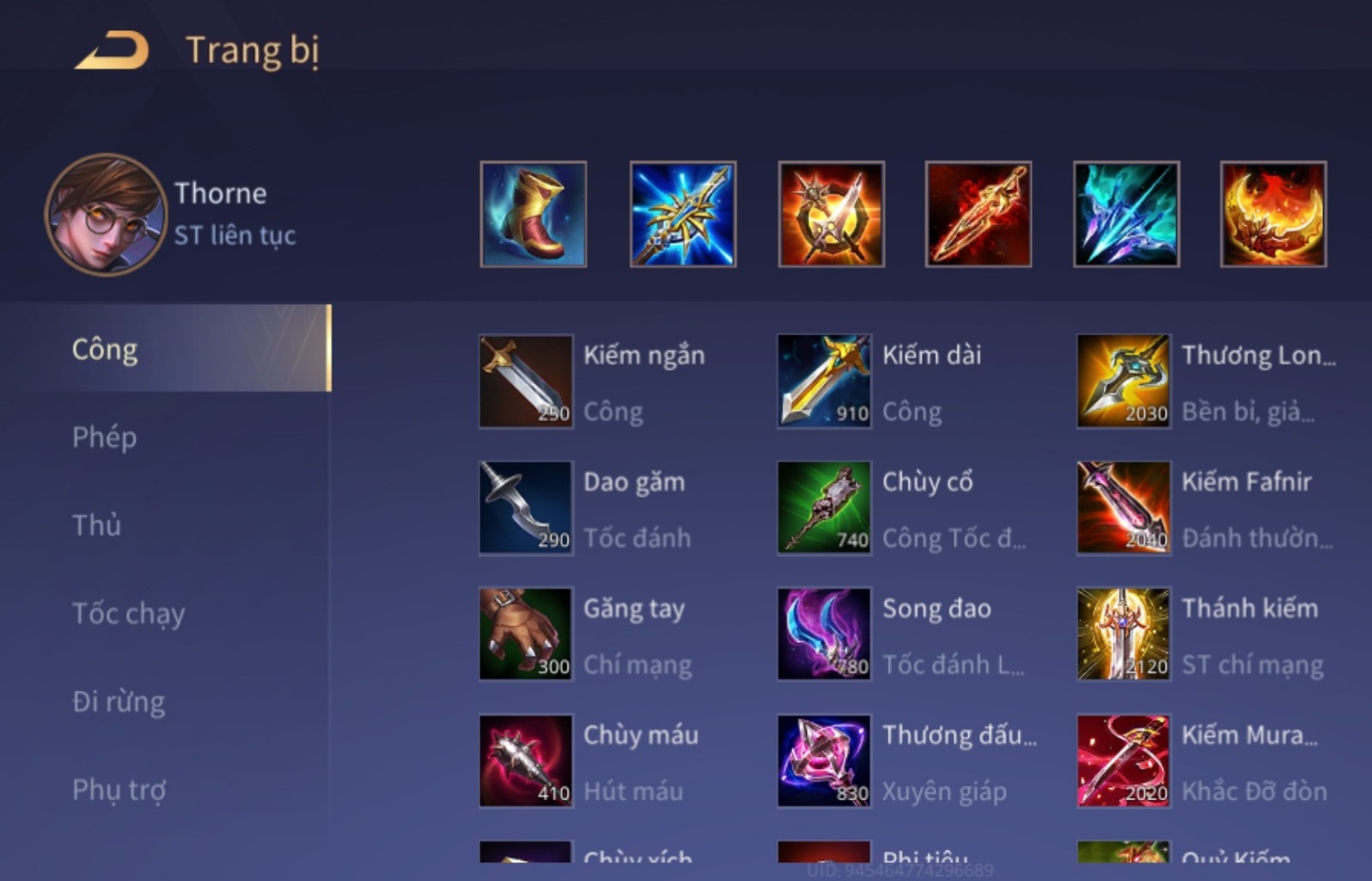The image size is (1372, 881).
Task: Open Thorne's hero avatar portrait
Action: pyautogui.click(x=101, y=215)
